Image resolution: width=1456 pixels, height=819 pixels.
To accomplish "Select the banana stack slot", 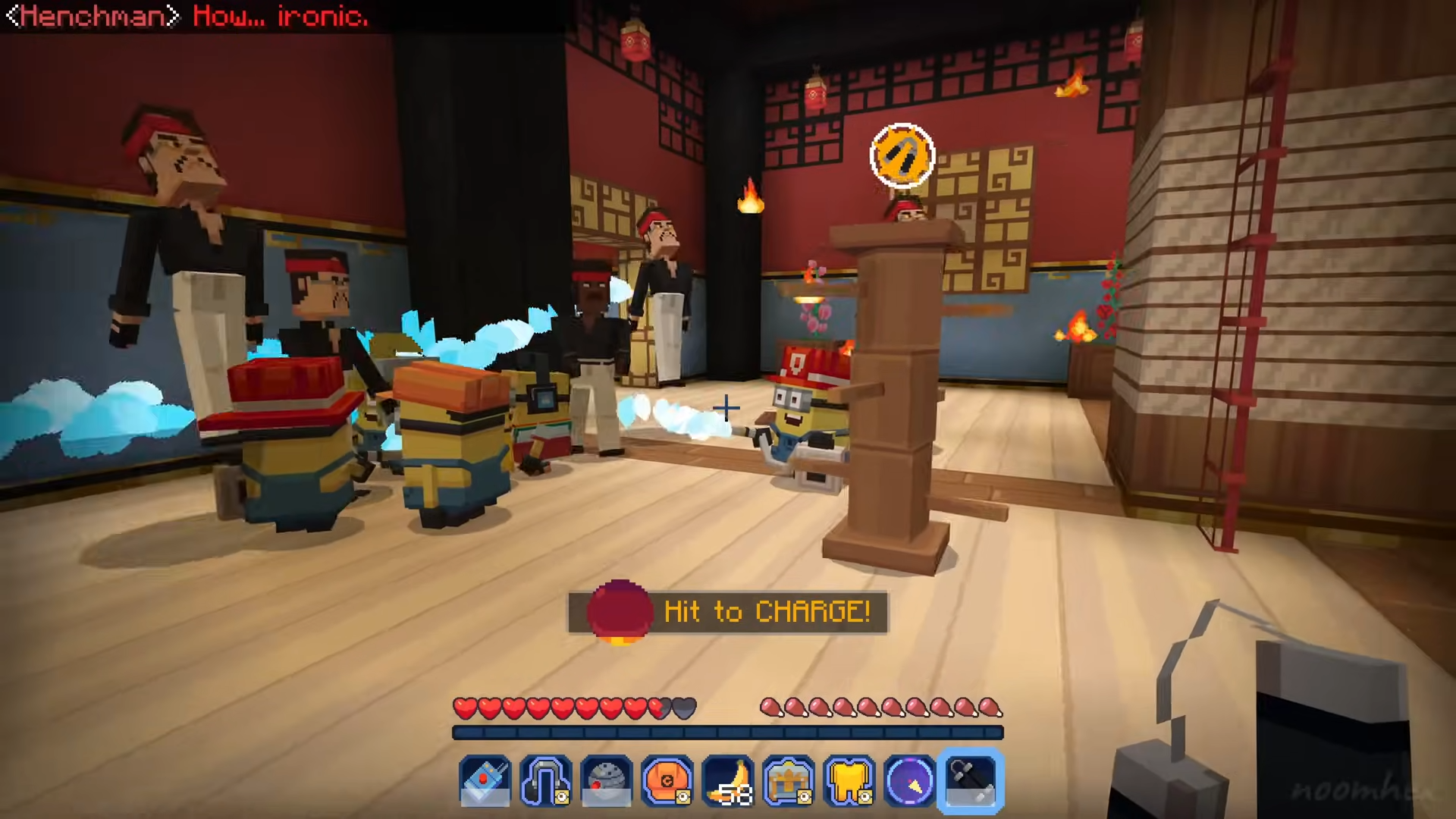I will click(728, 780).
